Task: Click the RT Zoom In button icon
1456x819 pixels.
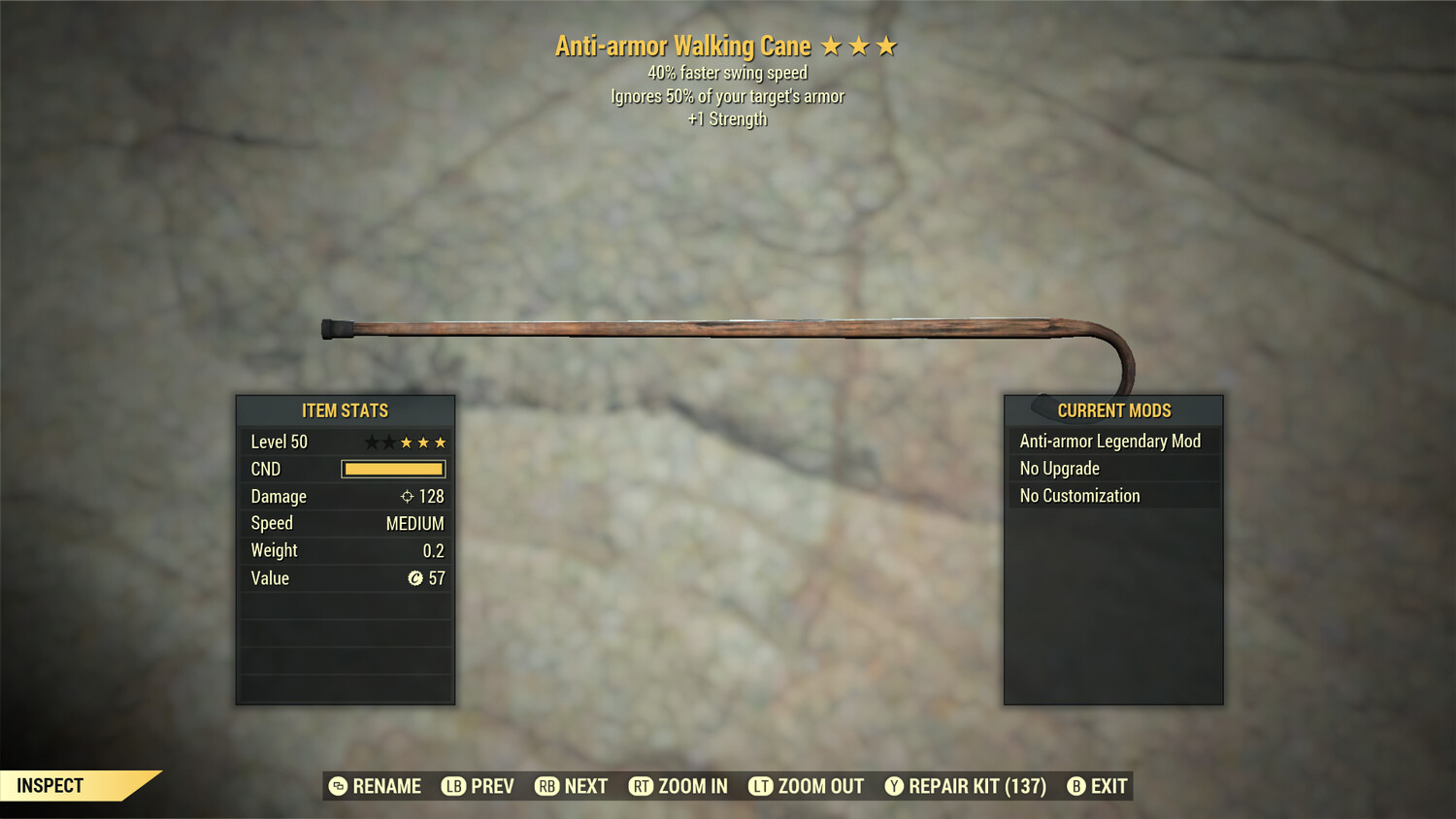Action: click(642, 786)
